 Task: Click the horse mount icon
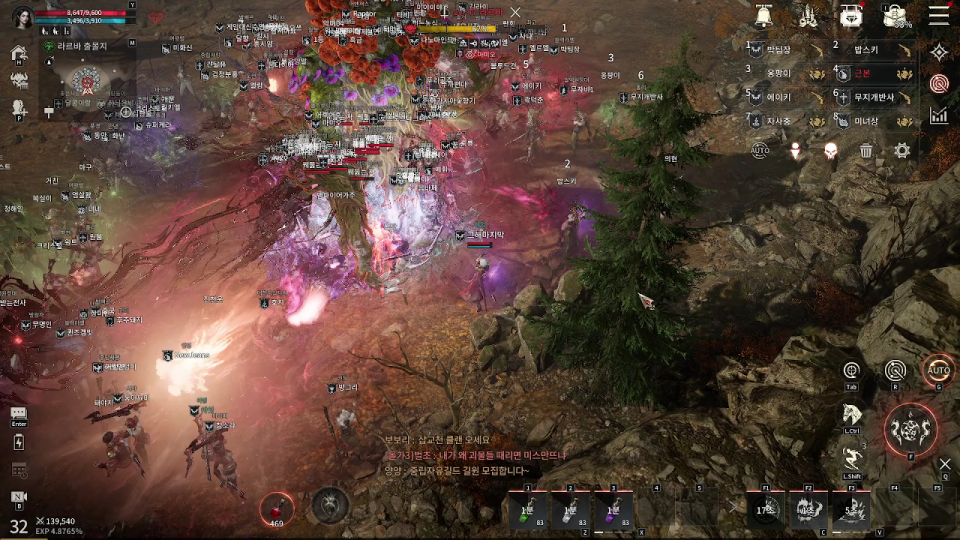click(852, 413)
